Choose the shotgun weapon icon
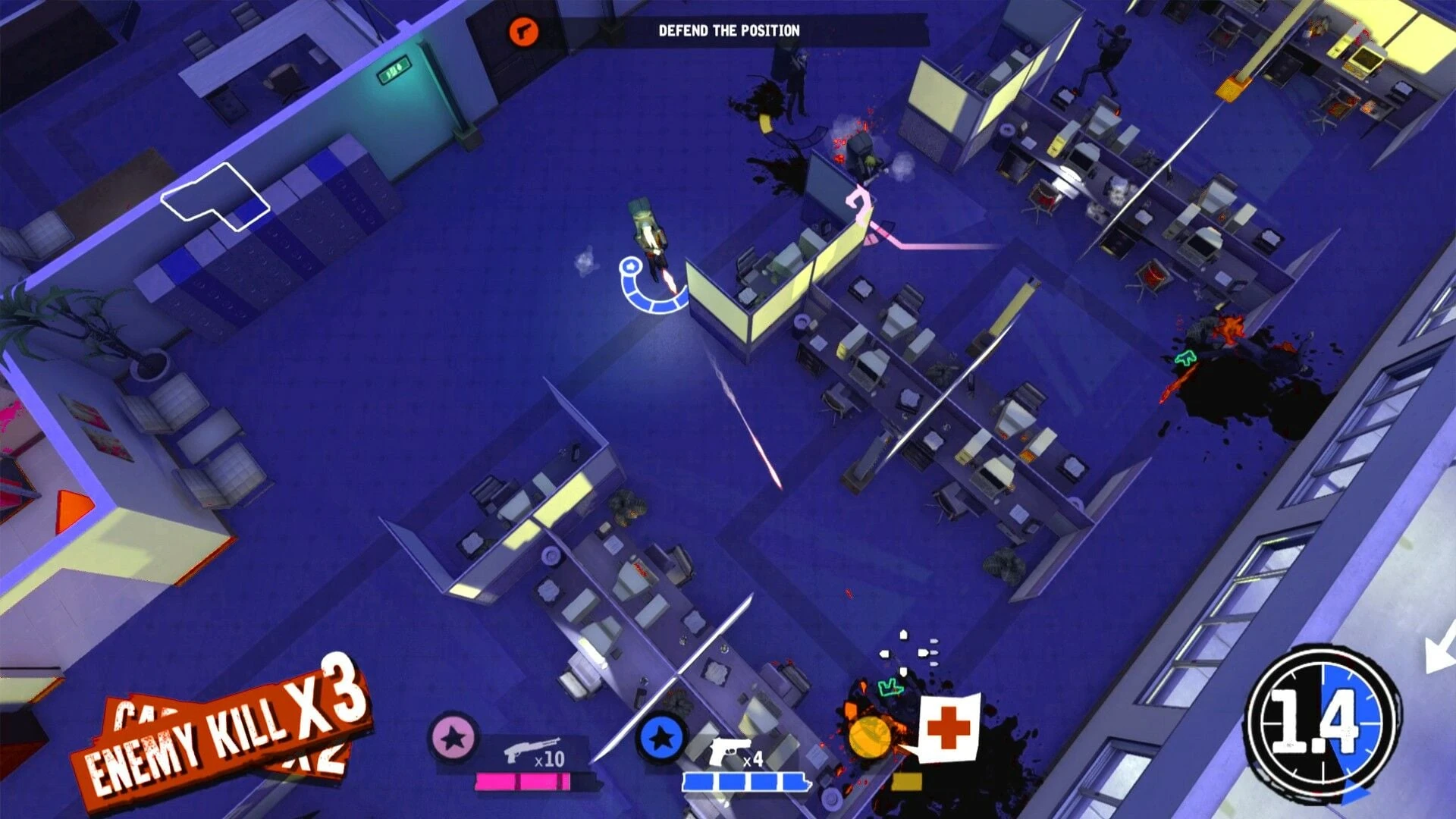The height and width of the screenshot is (819, 1456). [x=532, y=751]
